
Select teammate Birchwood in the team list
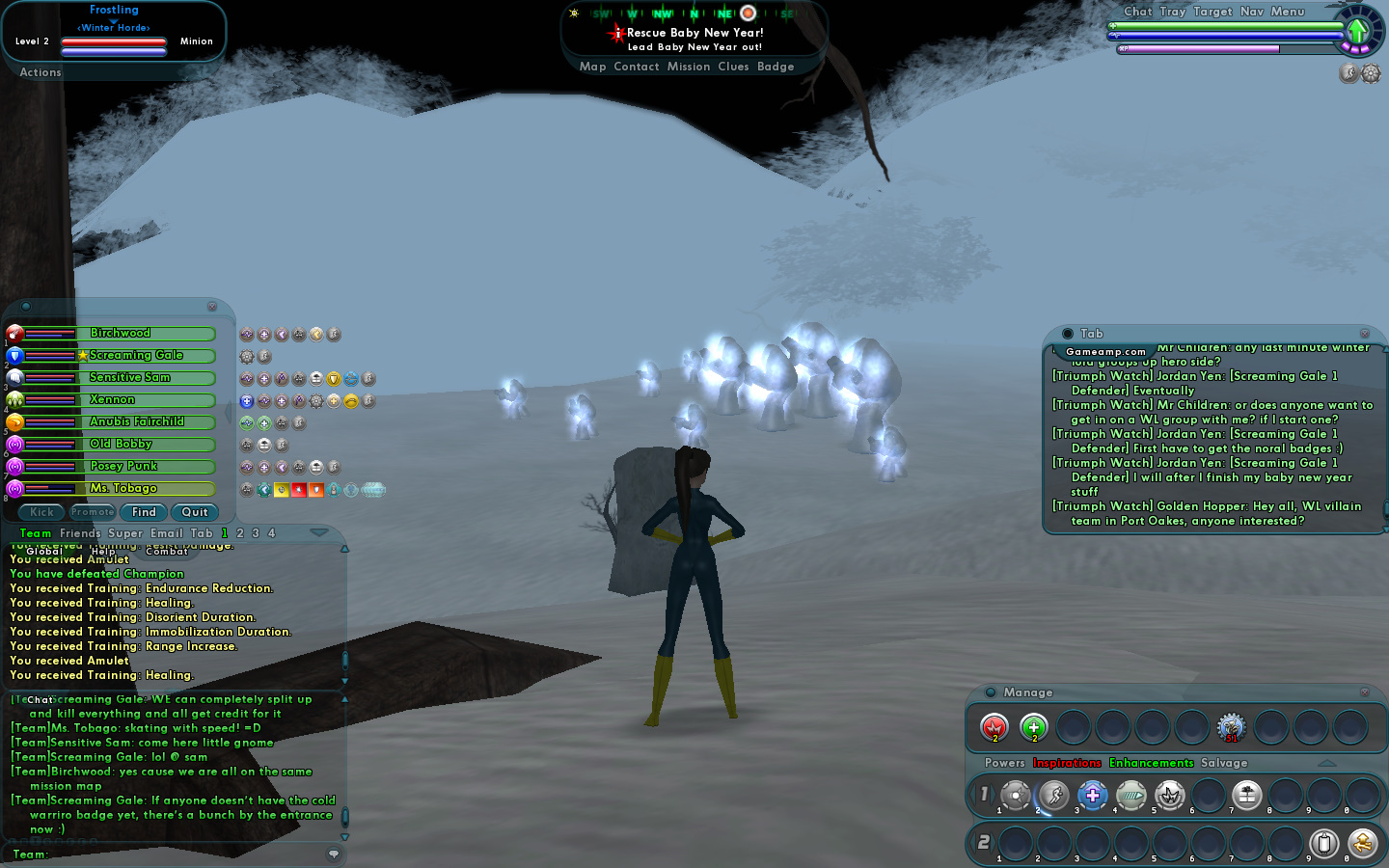click(121, 334)
